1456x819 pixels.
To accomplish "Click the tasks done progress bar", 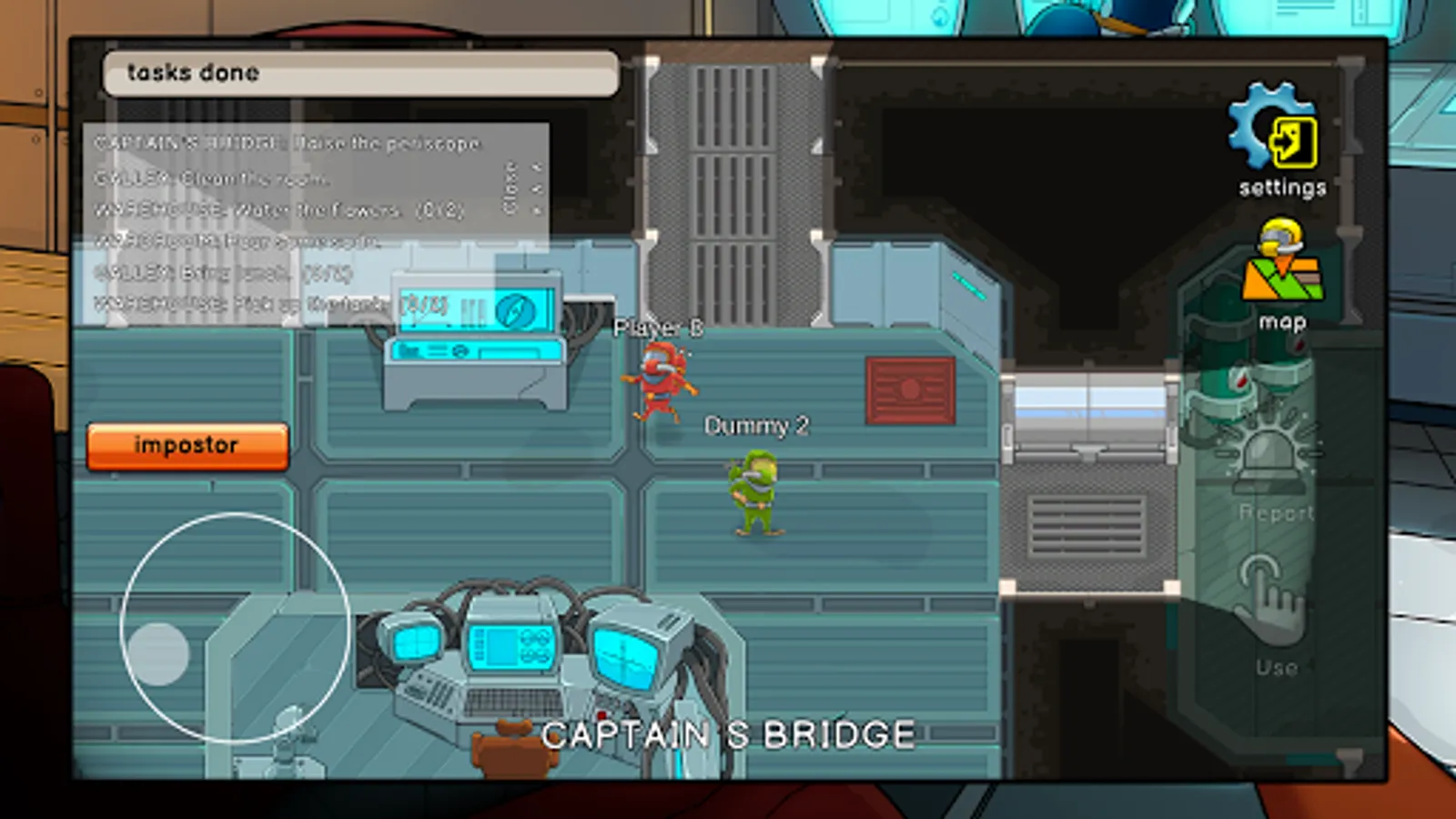I will (360, 73).
